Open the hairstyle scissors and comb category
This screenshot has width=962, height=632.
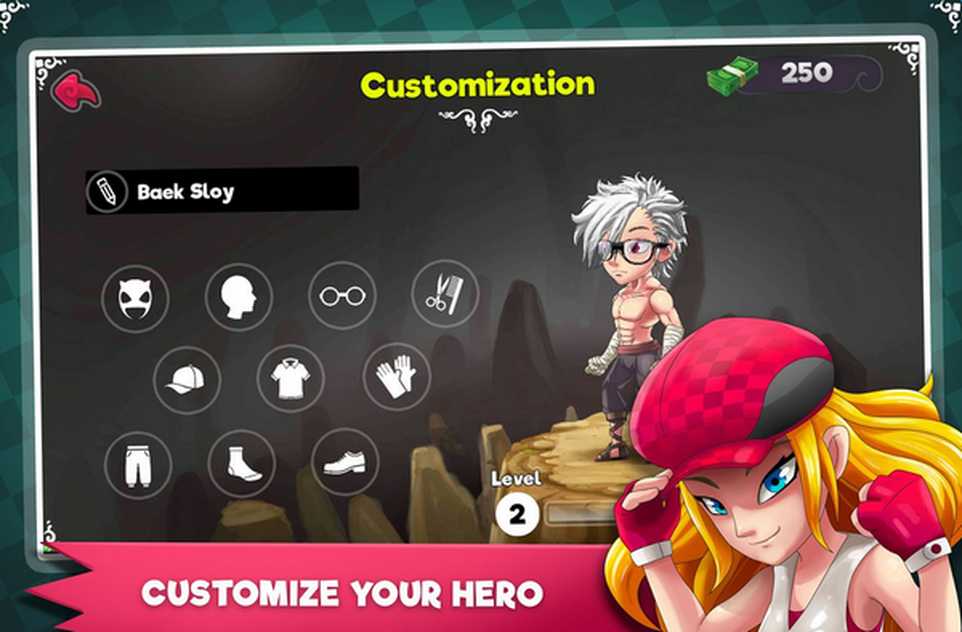click(x=445, y=294)
